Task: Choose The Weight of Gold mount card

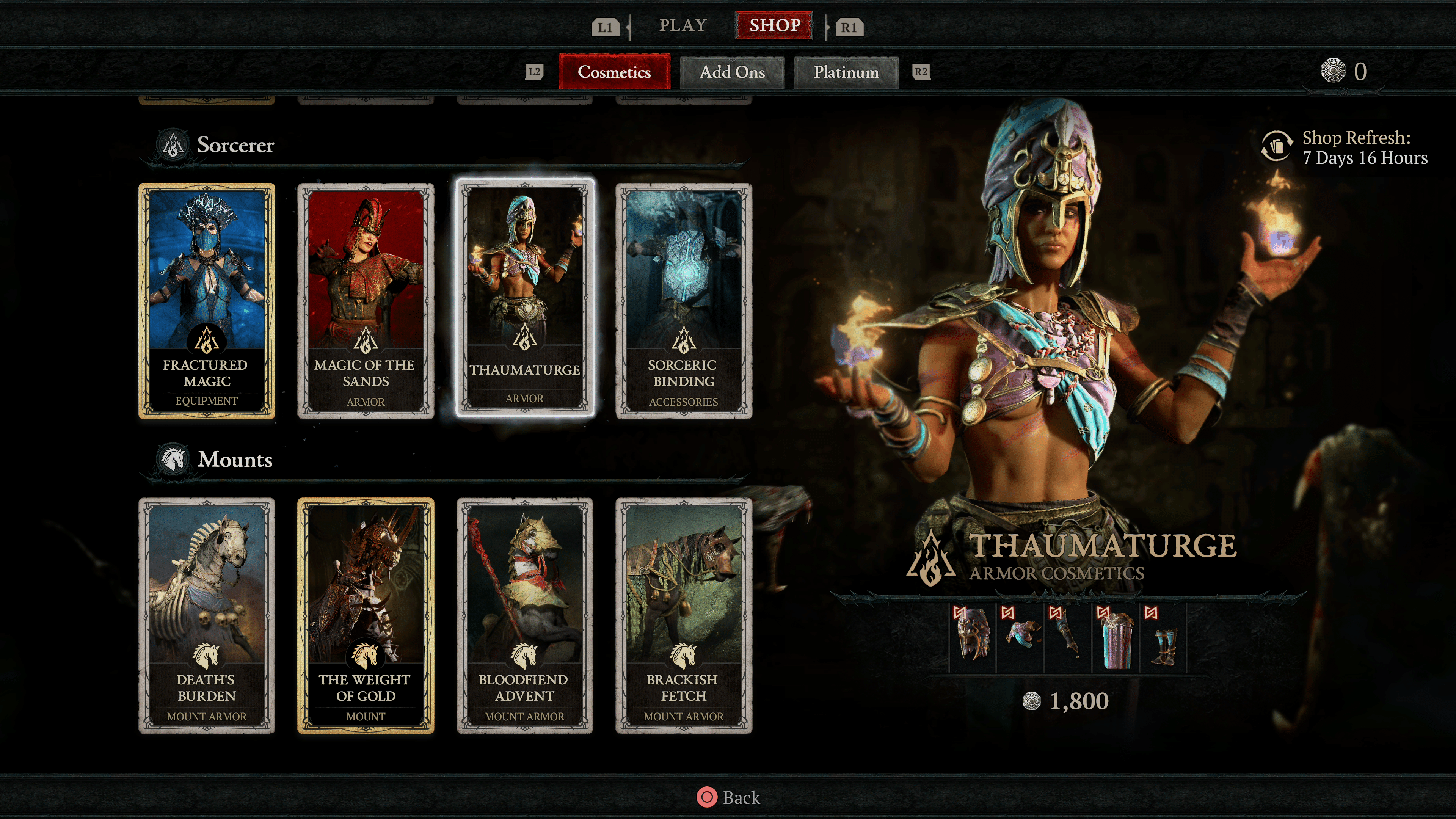Action: [366, 615]
